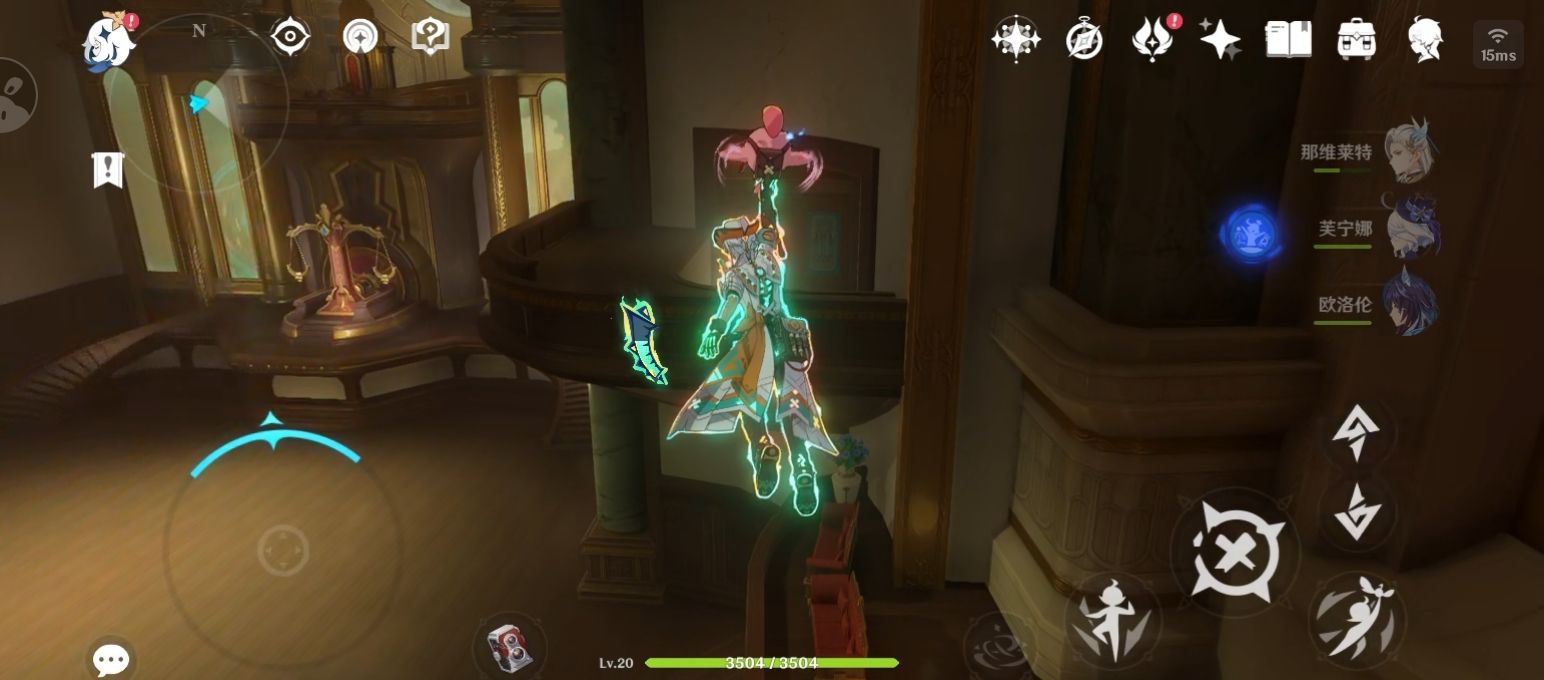The height and width of the screenshot is (680, 1544).
Task: Open the Paimon main menu
Action: (x=108, y=41)
